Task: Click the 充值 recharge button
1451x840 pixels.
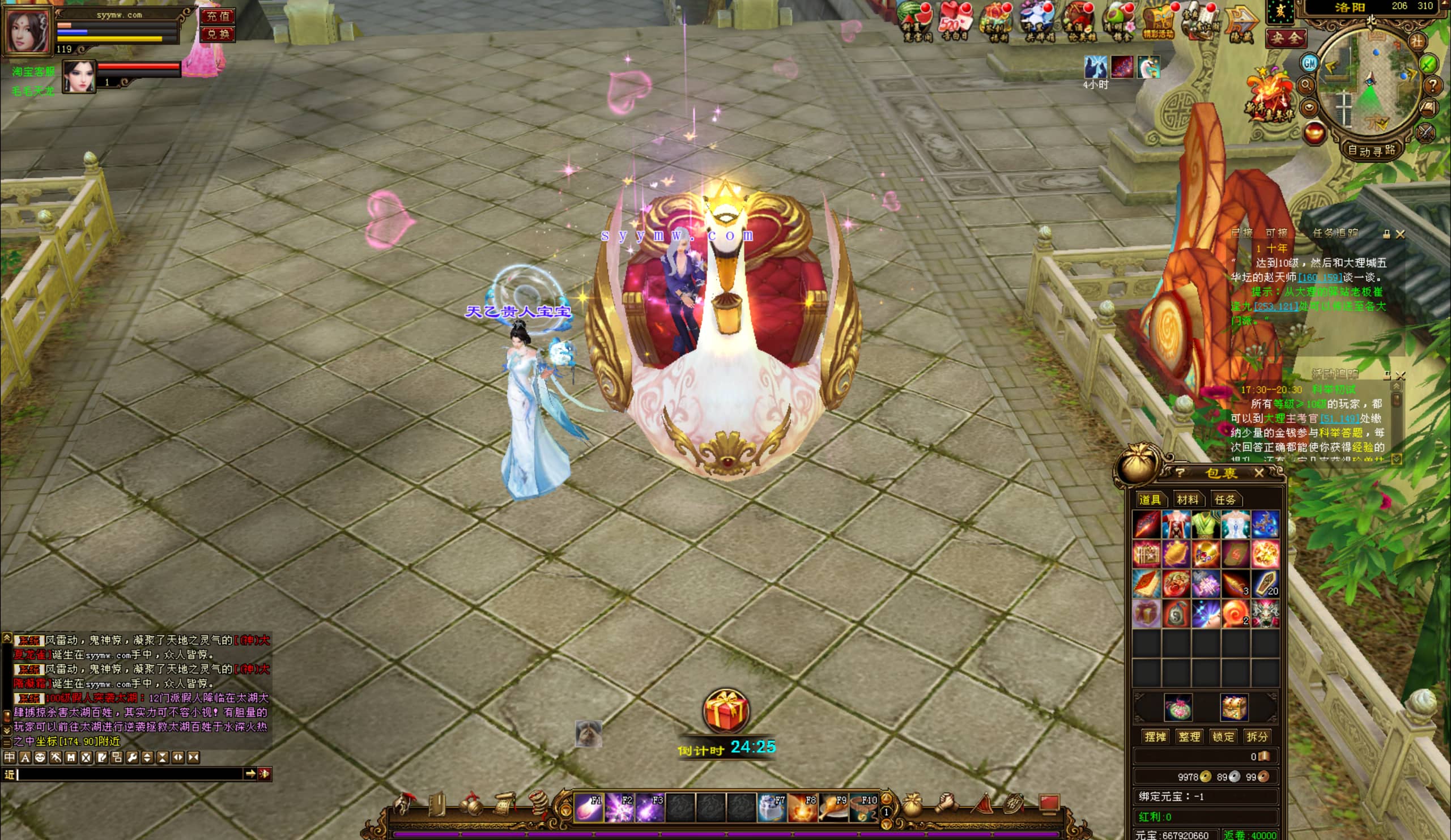Action: 218,15
